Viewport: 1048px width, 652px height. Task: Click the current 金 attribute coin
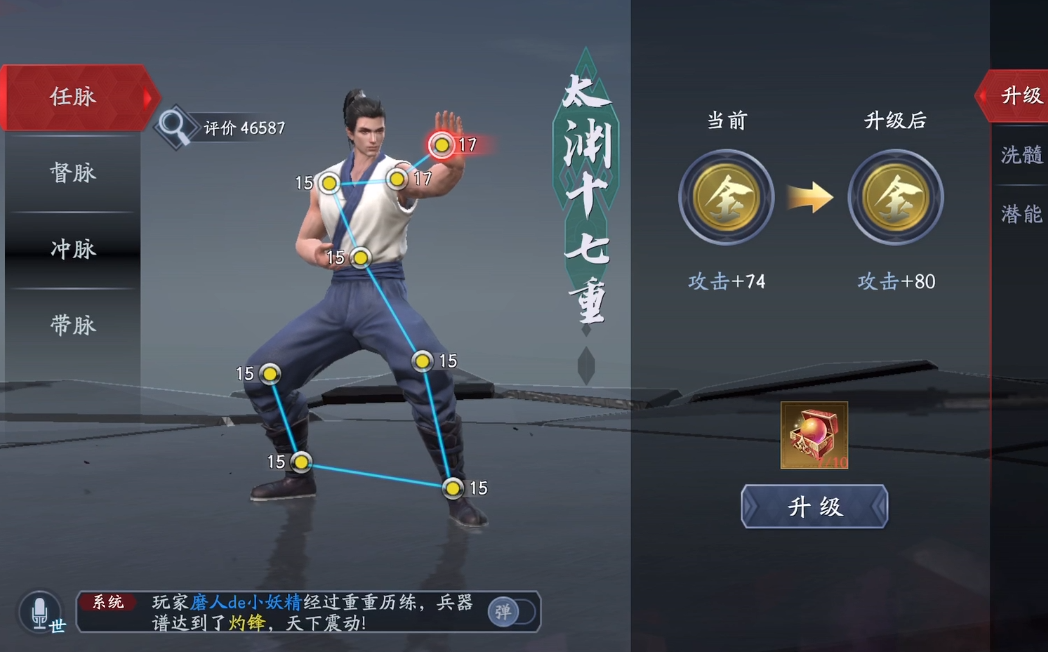click(726, 197)
